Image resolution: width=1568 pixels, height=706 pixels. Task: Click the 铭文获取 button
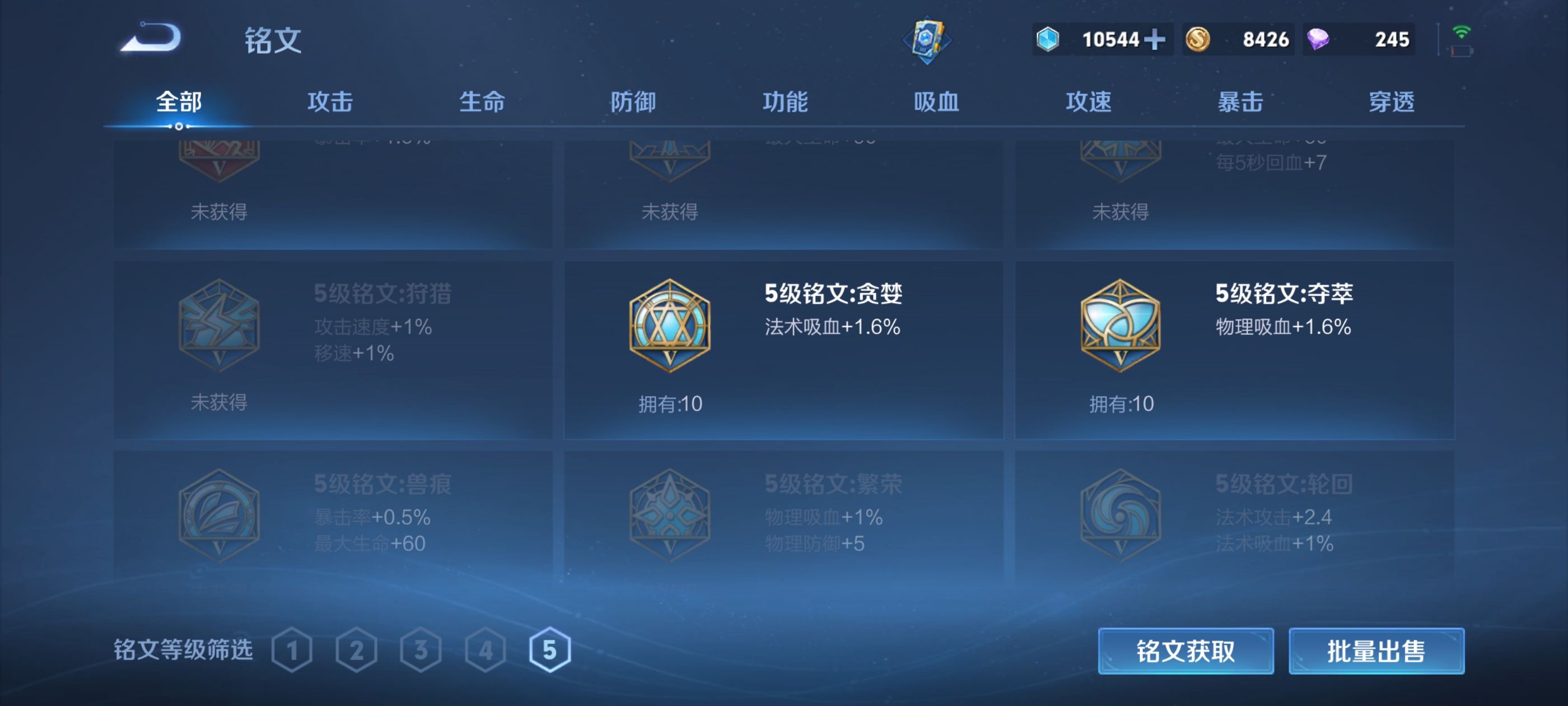click(1187, 651)
